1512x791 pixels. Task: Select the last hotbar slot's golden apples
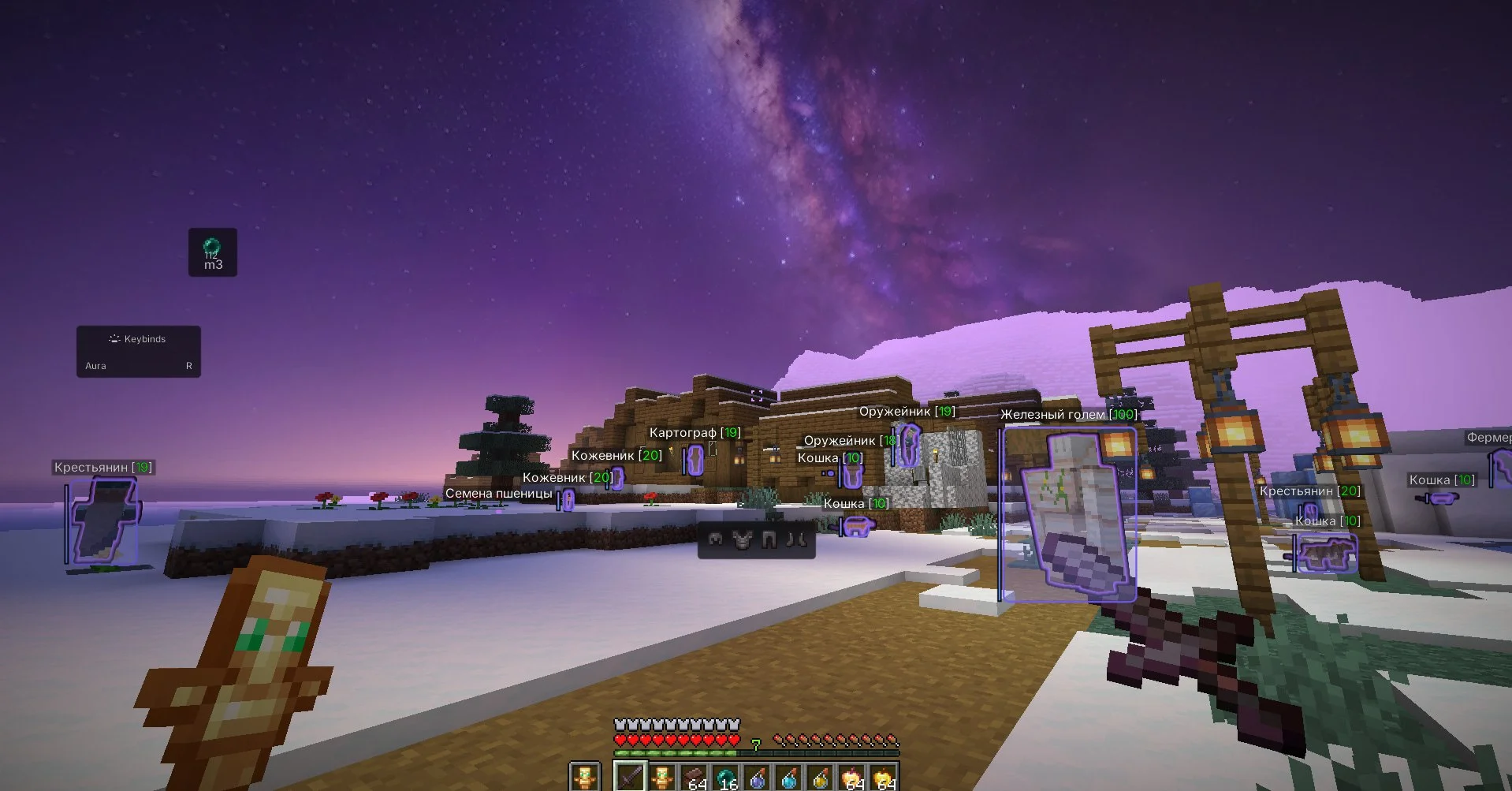click(884, 777)
